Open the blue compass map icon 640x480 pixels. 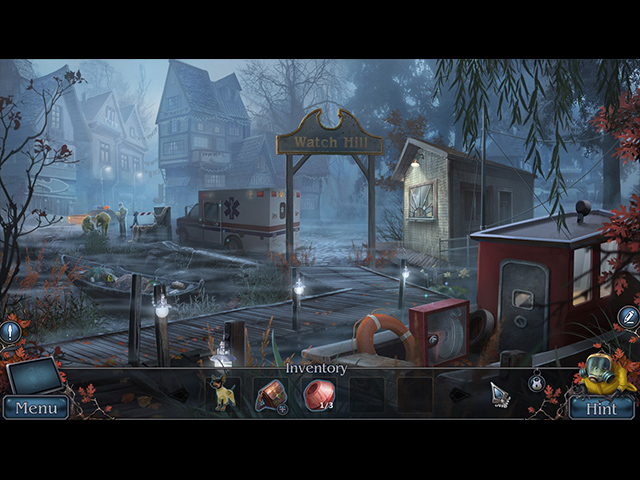point(628,317)
